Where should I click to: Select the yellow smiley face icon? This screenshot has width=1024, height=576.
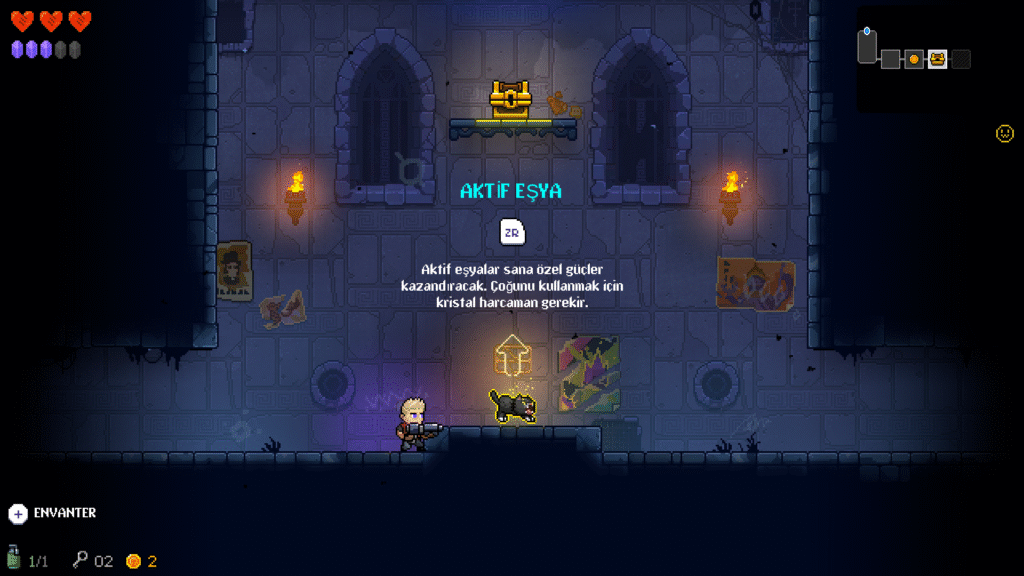pos(1004,133)
